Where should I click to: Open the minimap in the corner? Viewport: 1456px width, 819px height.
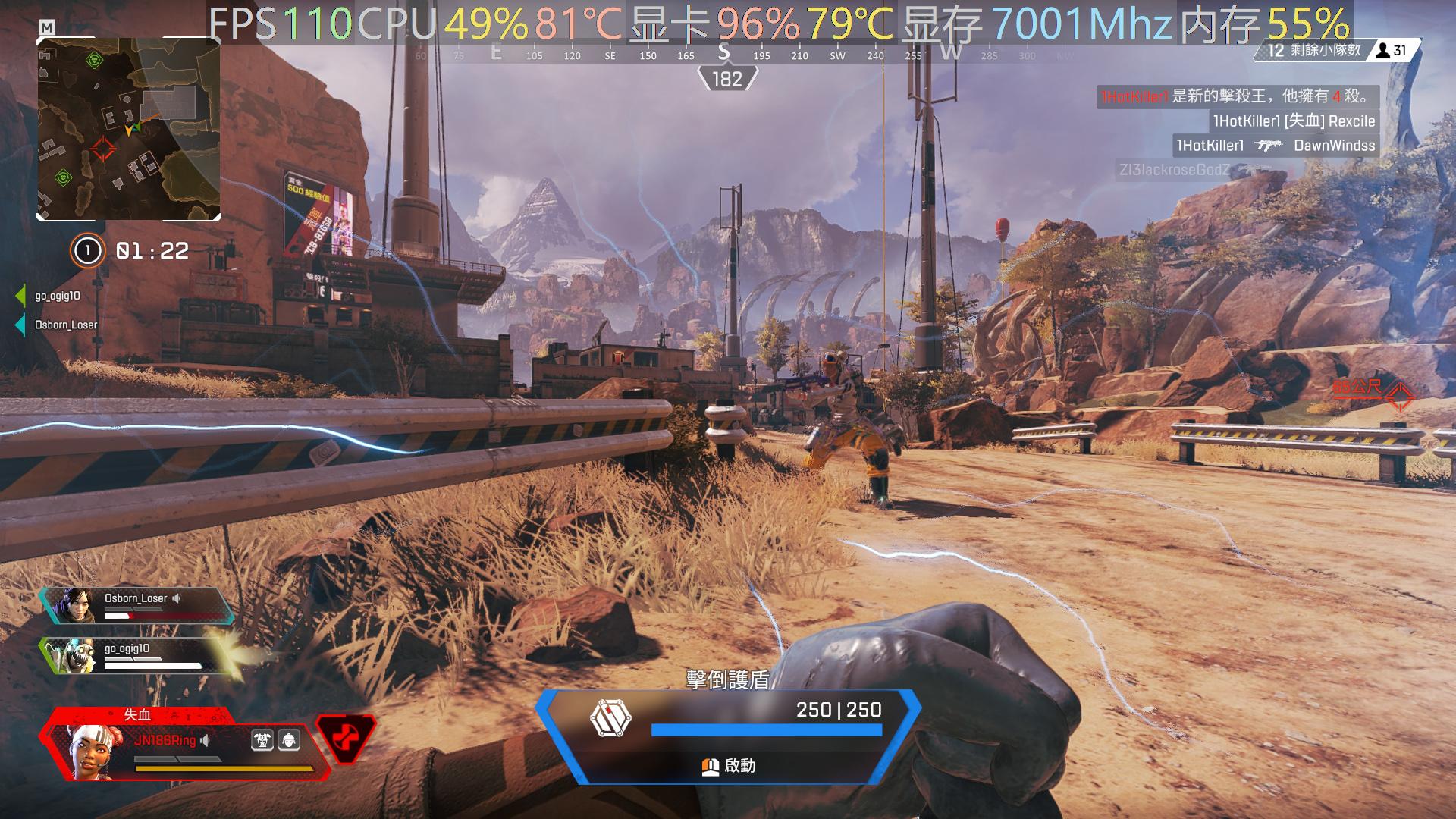(129, 129)
